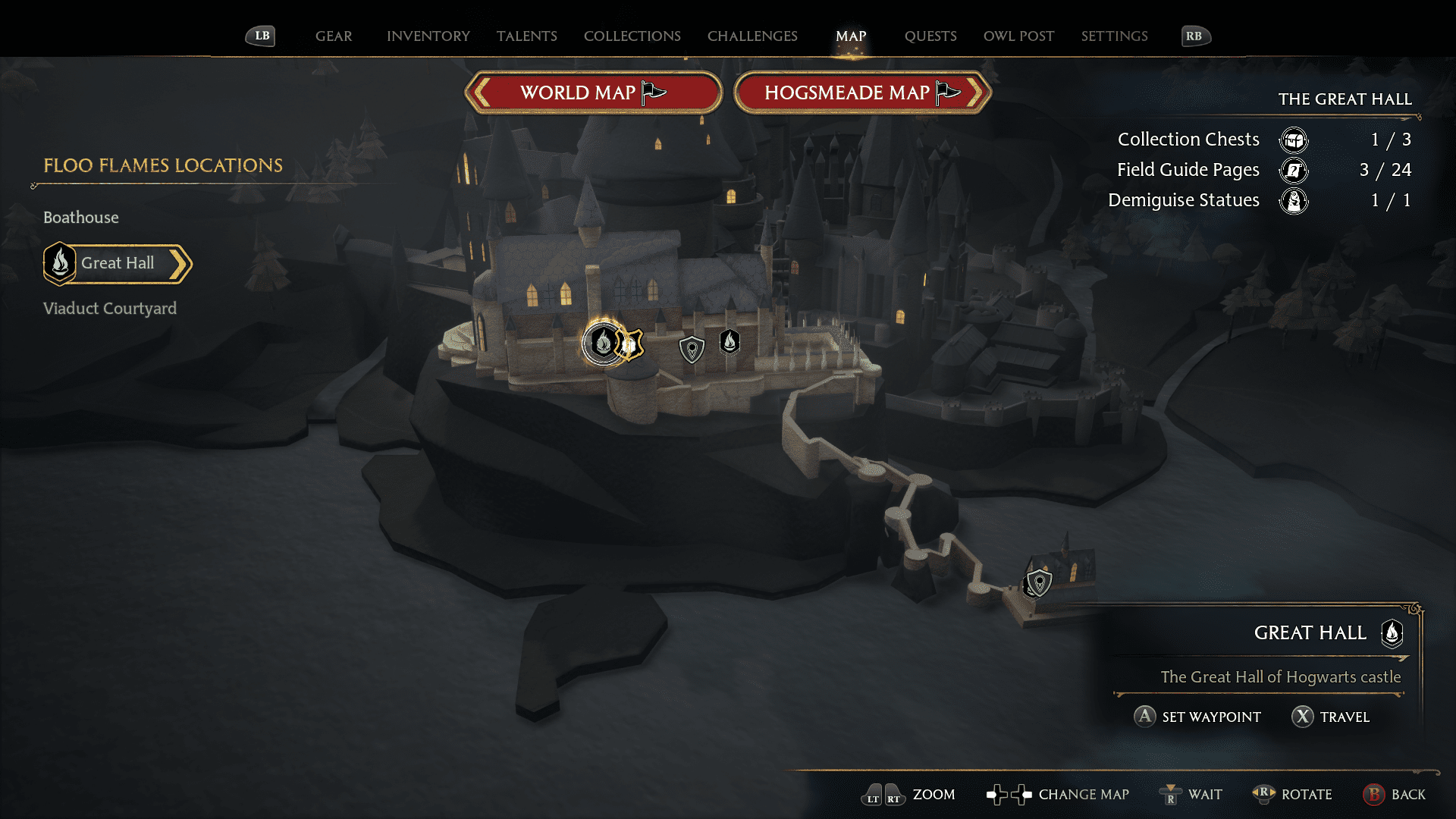Choose Boathouse from Floo Flames list

pyautogui.click(x=81, y=218)
